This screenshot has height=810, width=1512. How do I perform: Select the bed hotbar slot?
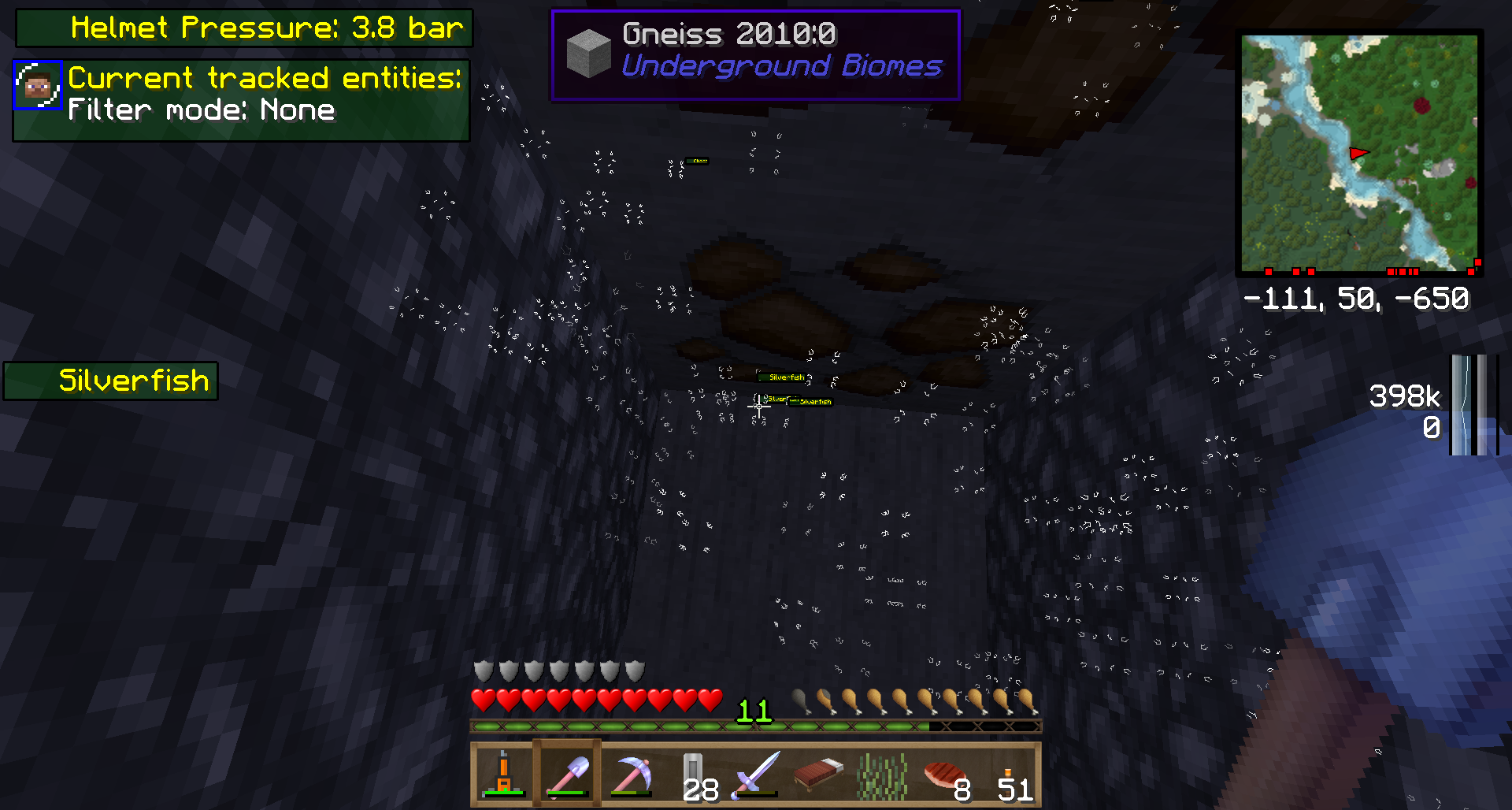(819, 774)
